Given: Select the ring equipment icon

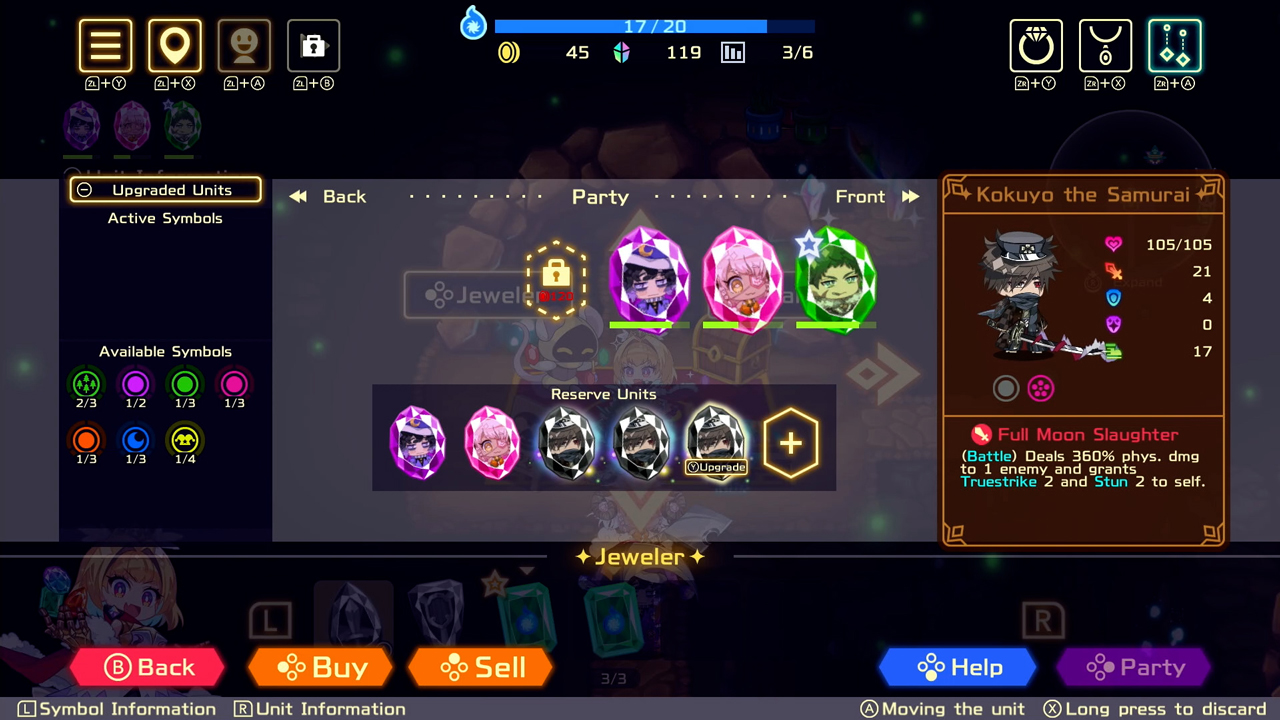Looking at the screenshot, I should (x=1036, y=45).
